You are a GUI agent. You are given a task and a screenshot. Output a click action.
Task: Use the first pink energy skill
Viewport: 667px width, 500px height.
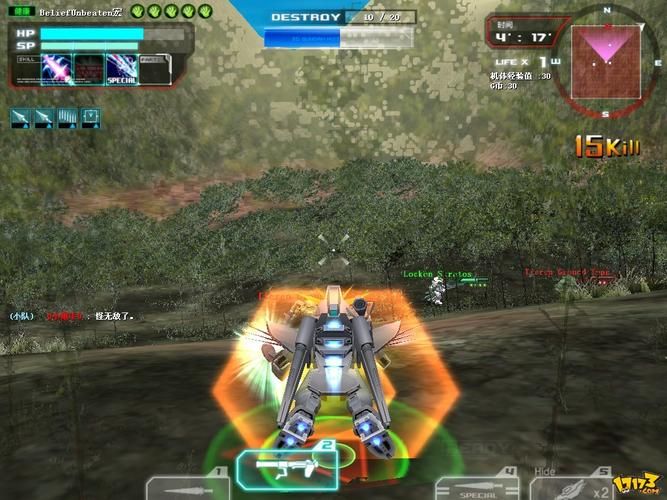(x=57, y=70)
